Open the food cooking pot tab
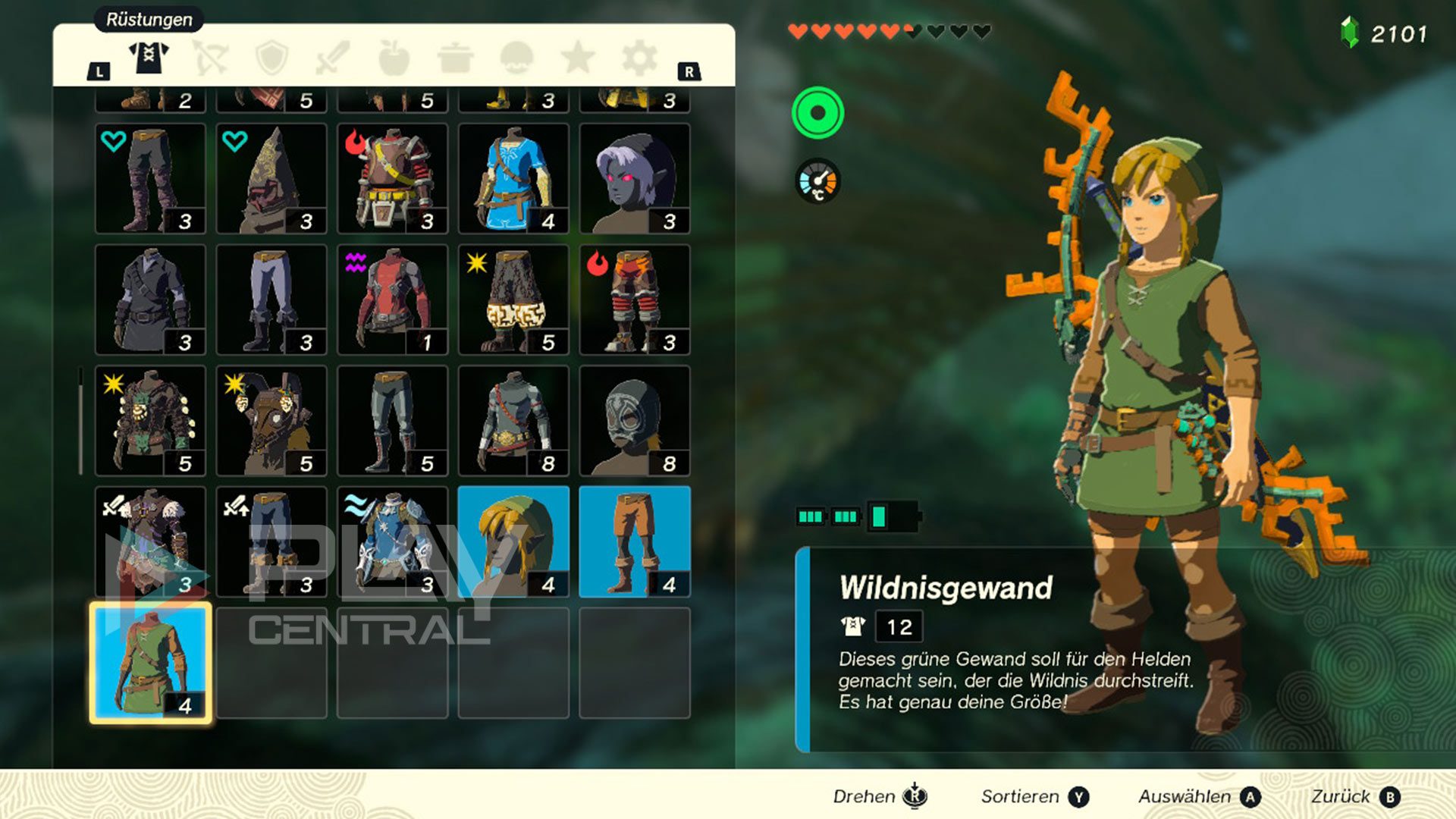1456x819 pixels. tap(456, 58)
